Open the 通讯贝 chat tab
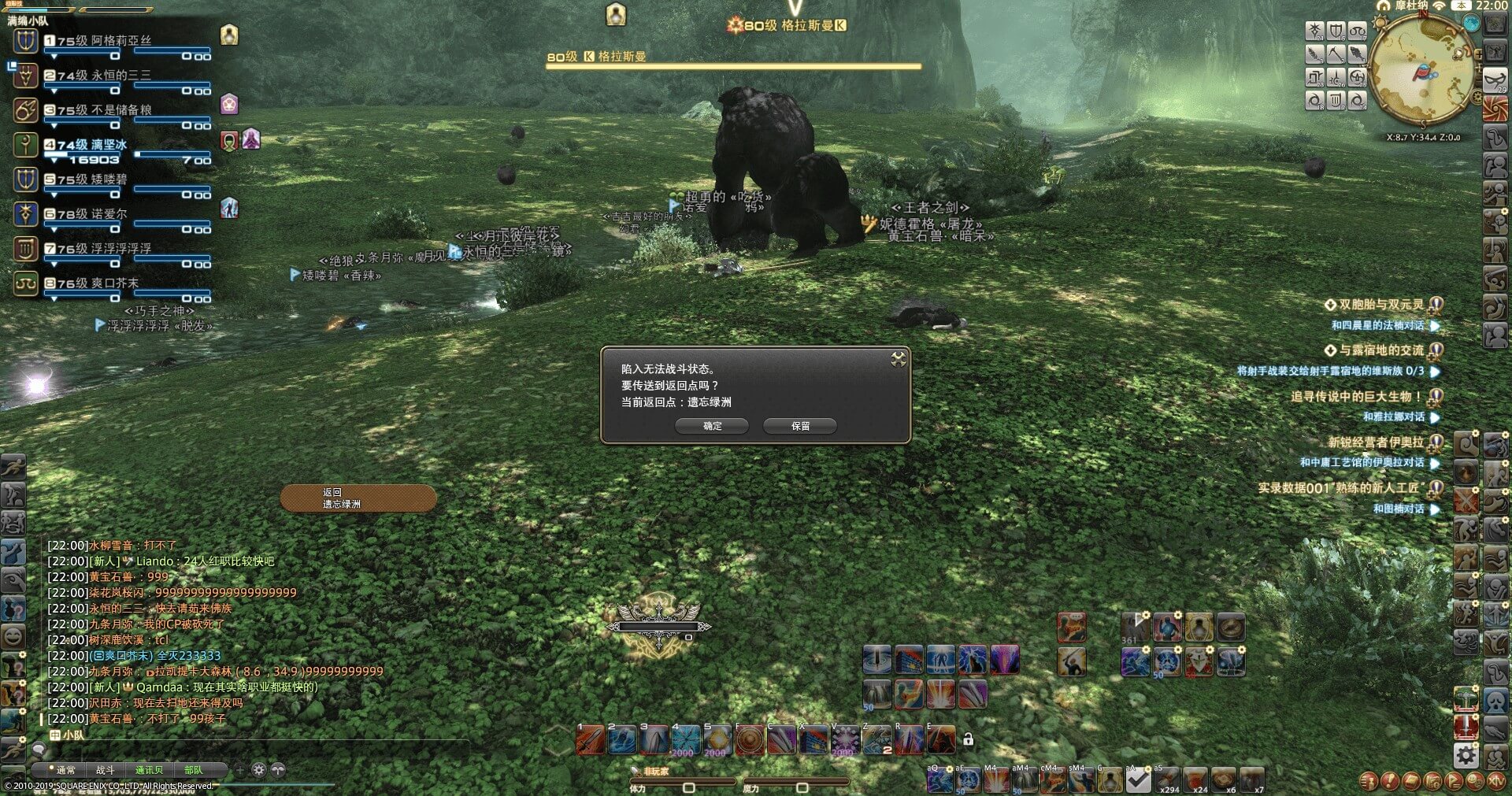The height and width of the screenshot is (796, 1512). (x=149, y=770)
